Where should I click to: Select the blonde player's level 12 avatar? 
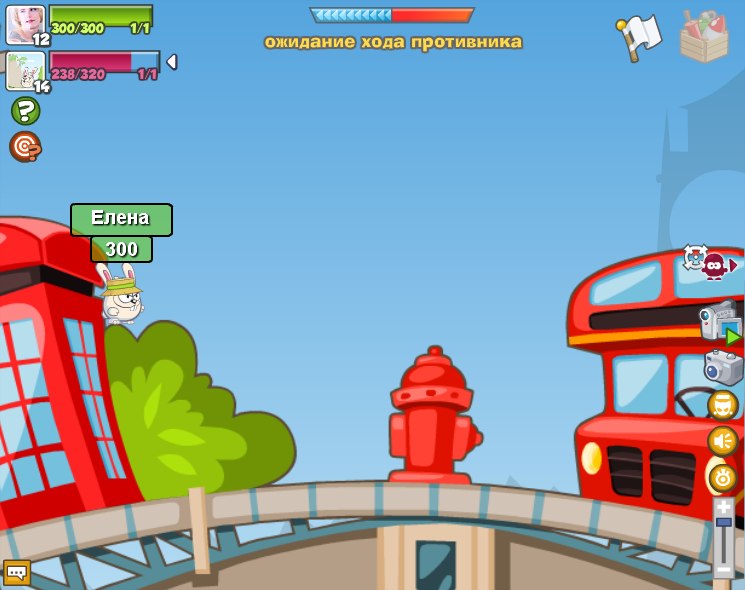(25, 25)
